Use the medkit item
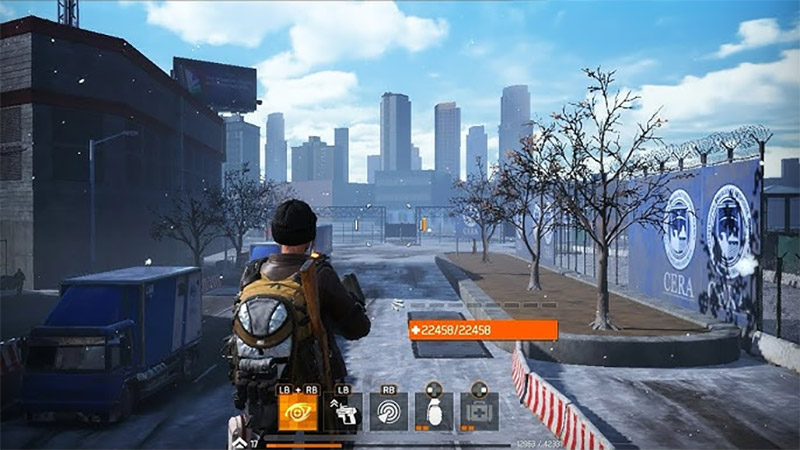 (x=479, y=412)
